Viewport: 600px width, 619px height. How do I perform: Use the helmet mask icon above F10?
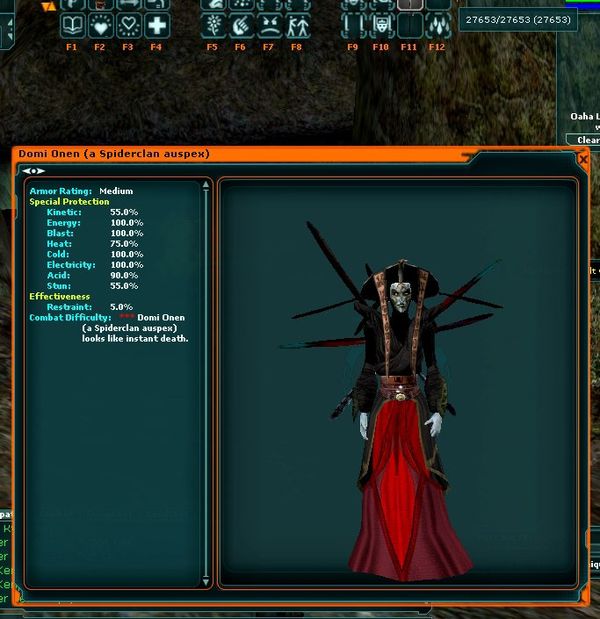tap(381, 25)
